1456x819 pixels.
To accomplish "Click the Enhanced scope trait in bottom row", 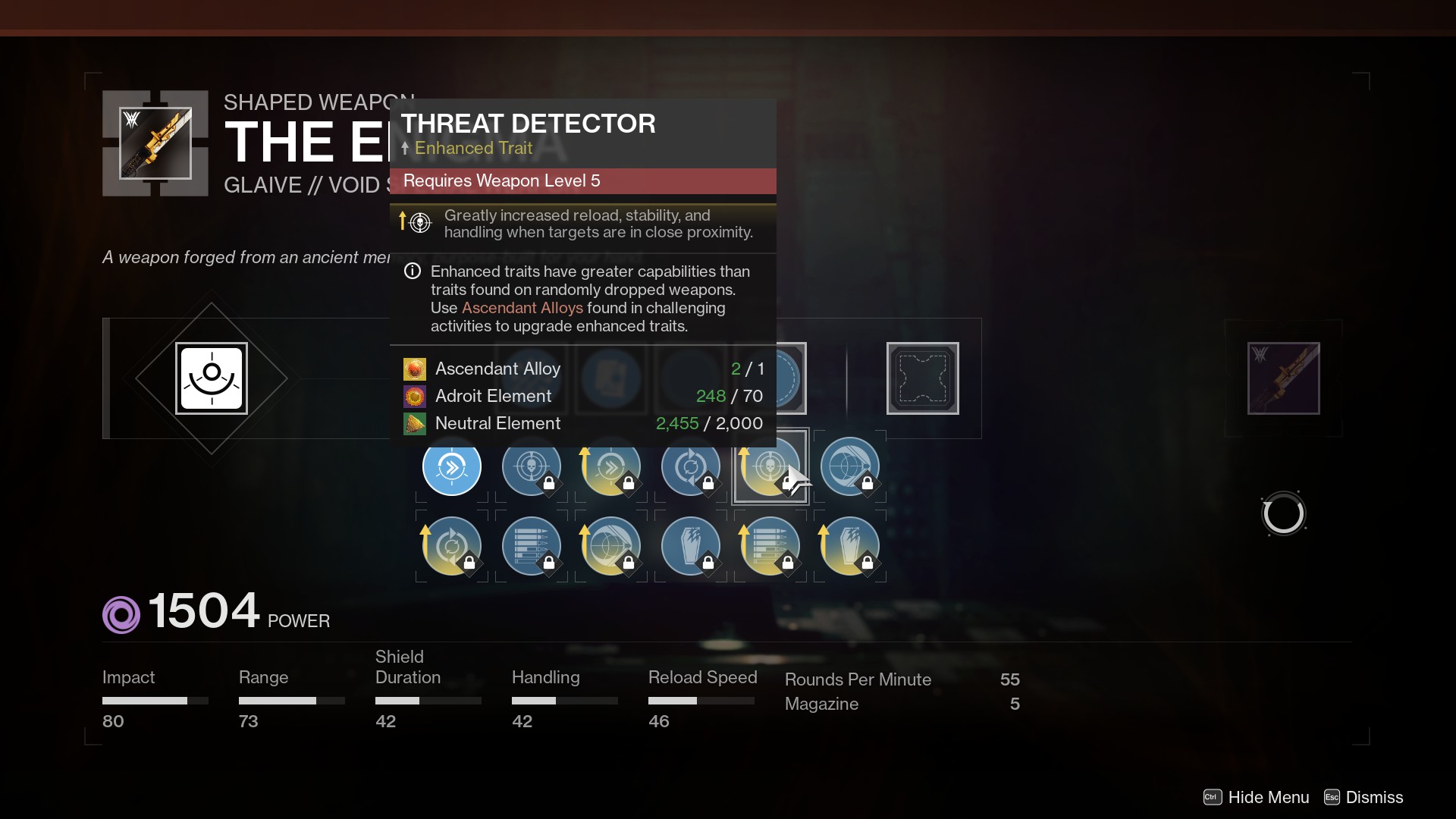I will pos(610,547).
